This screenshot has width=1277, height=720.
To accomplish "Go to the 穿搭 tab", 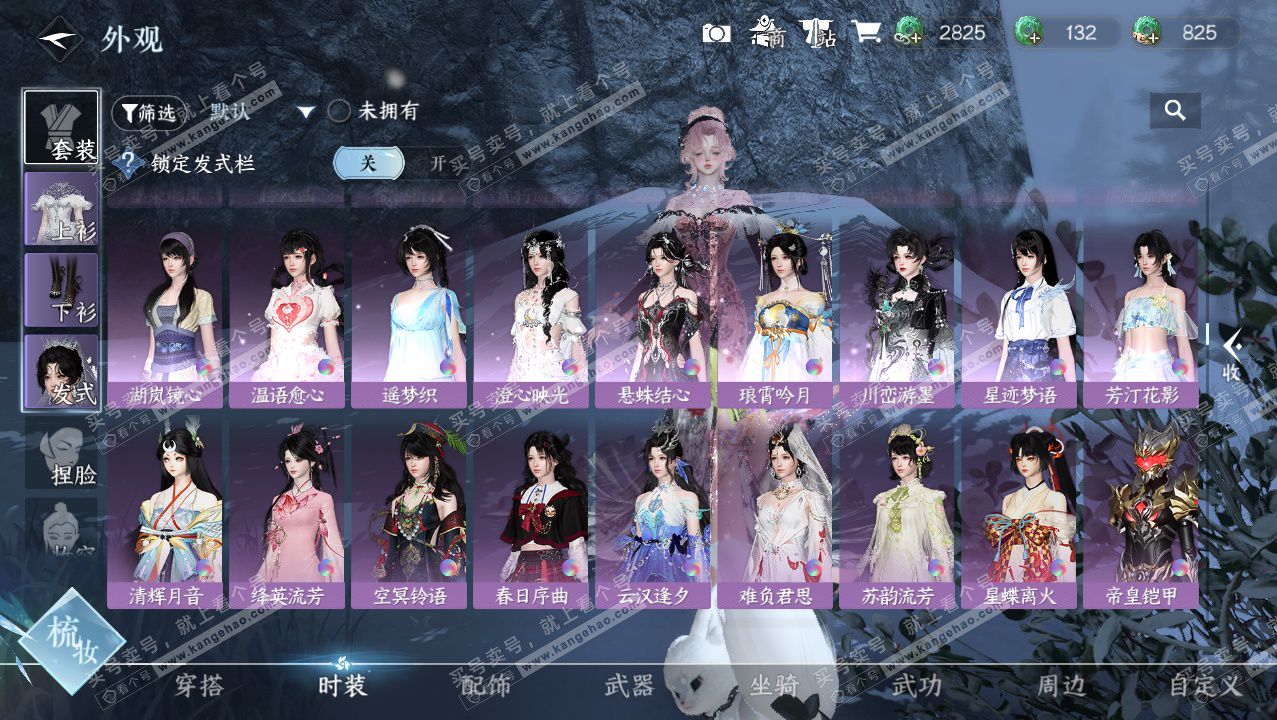I will [199, 685].
